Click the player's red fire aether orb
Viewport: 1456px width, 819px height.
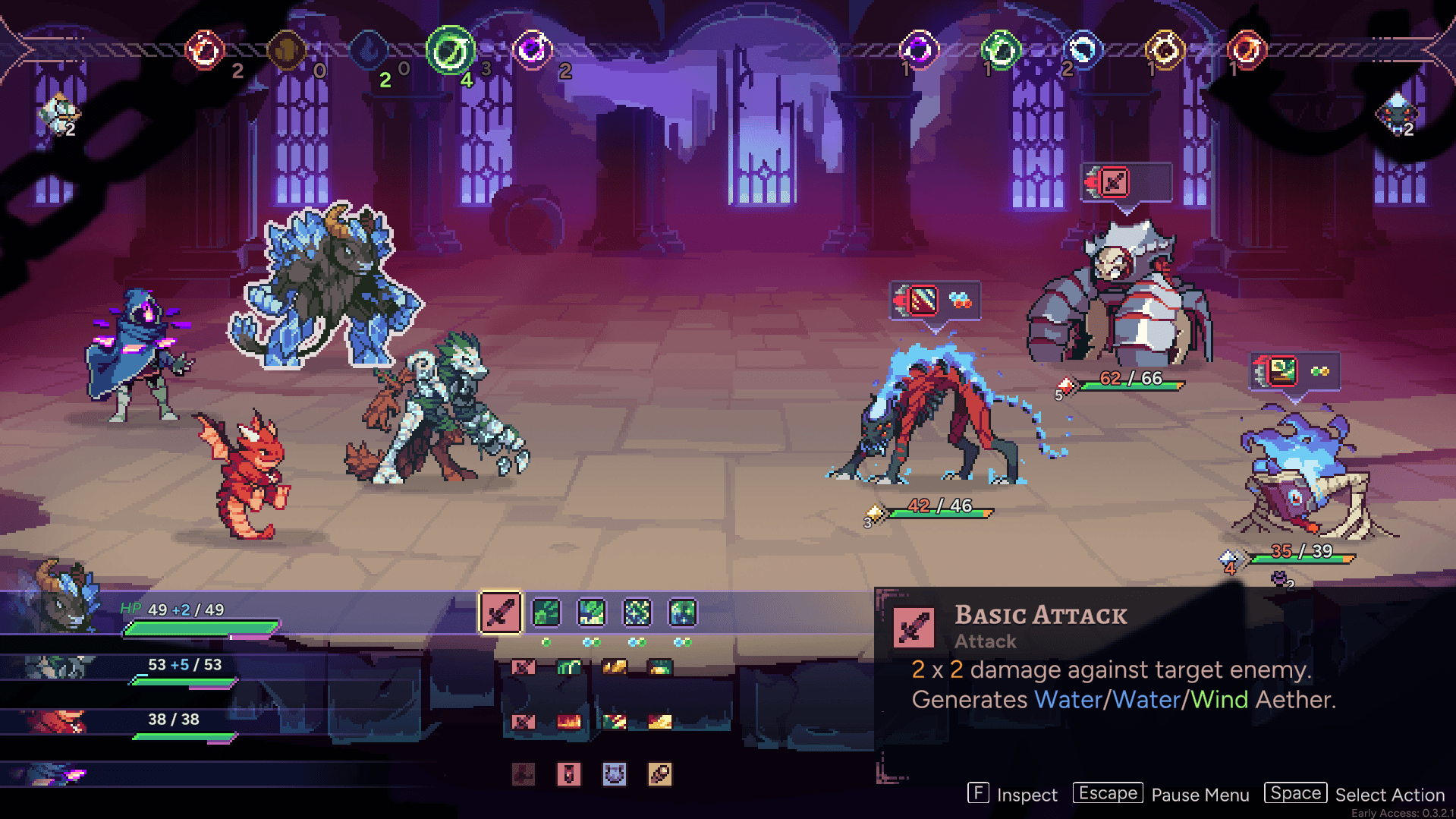click(x=205, y=50)
